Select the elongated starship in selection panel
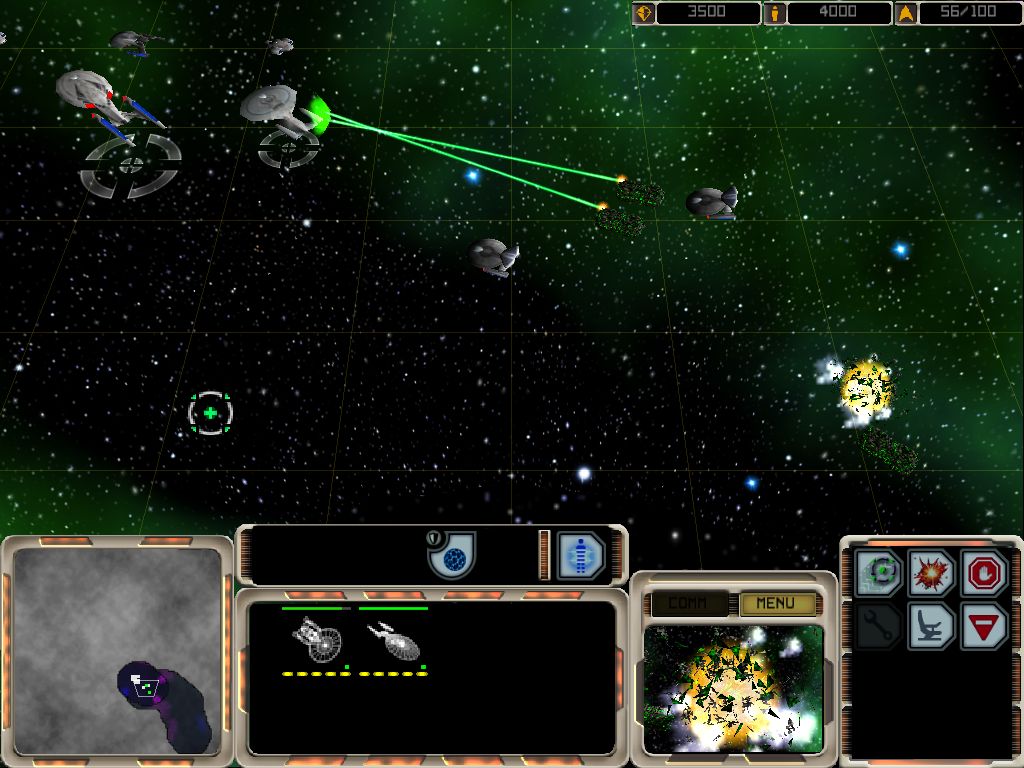 click(393, 640)
